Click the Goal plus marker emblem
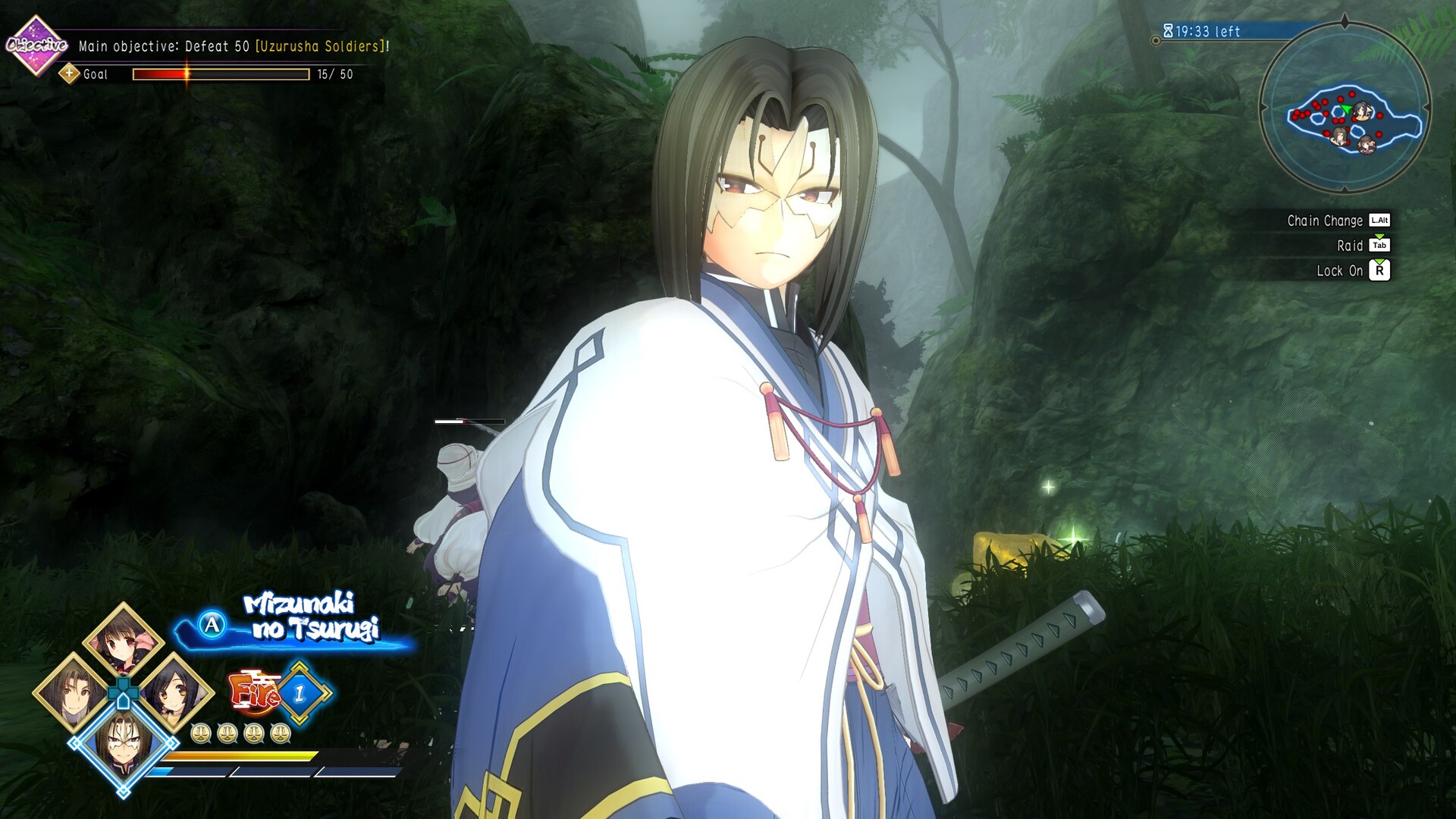Viewport: 1456px width, 819px height. (70, 74)
